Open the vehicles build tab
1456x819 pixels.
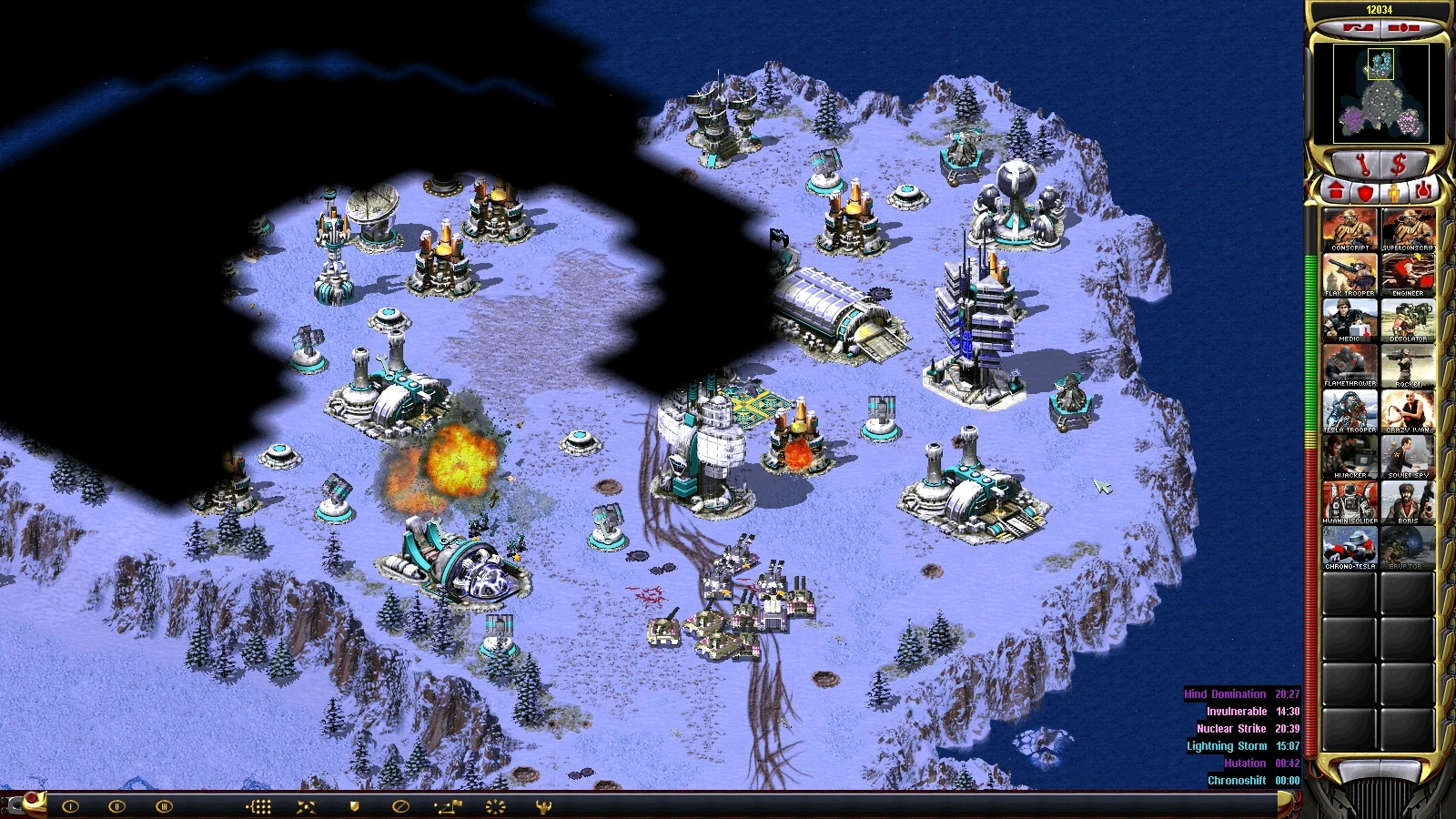pos(1424,191)
